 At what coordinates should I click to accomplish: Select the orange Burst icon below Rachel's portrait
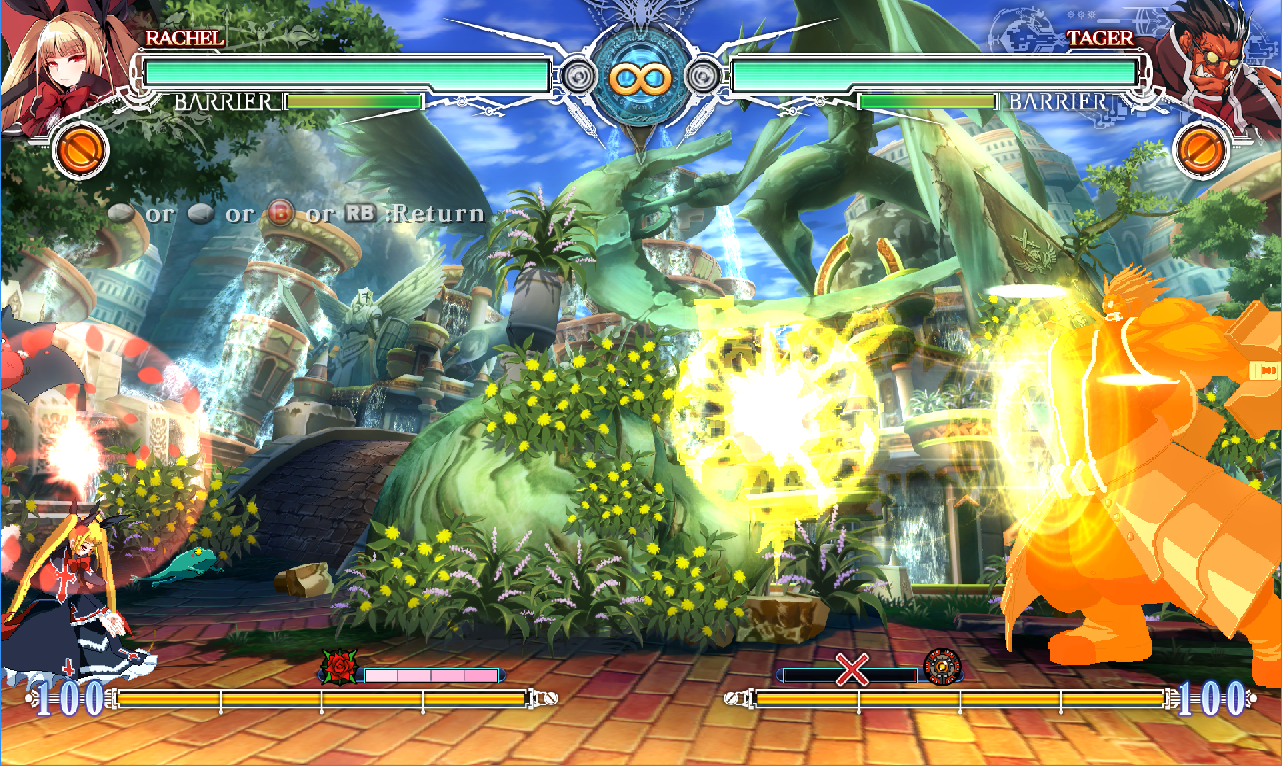tap(80, 150)
